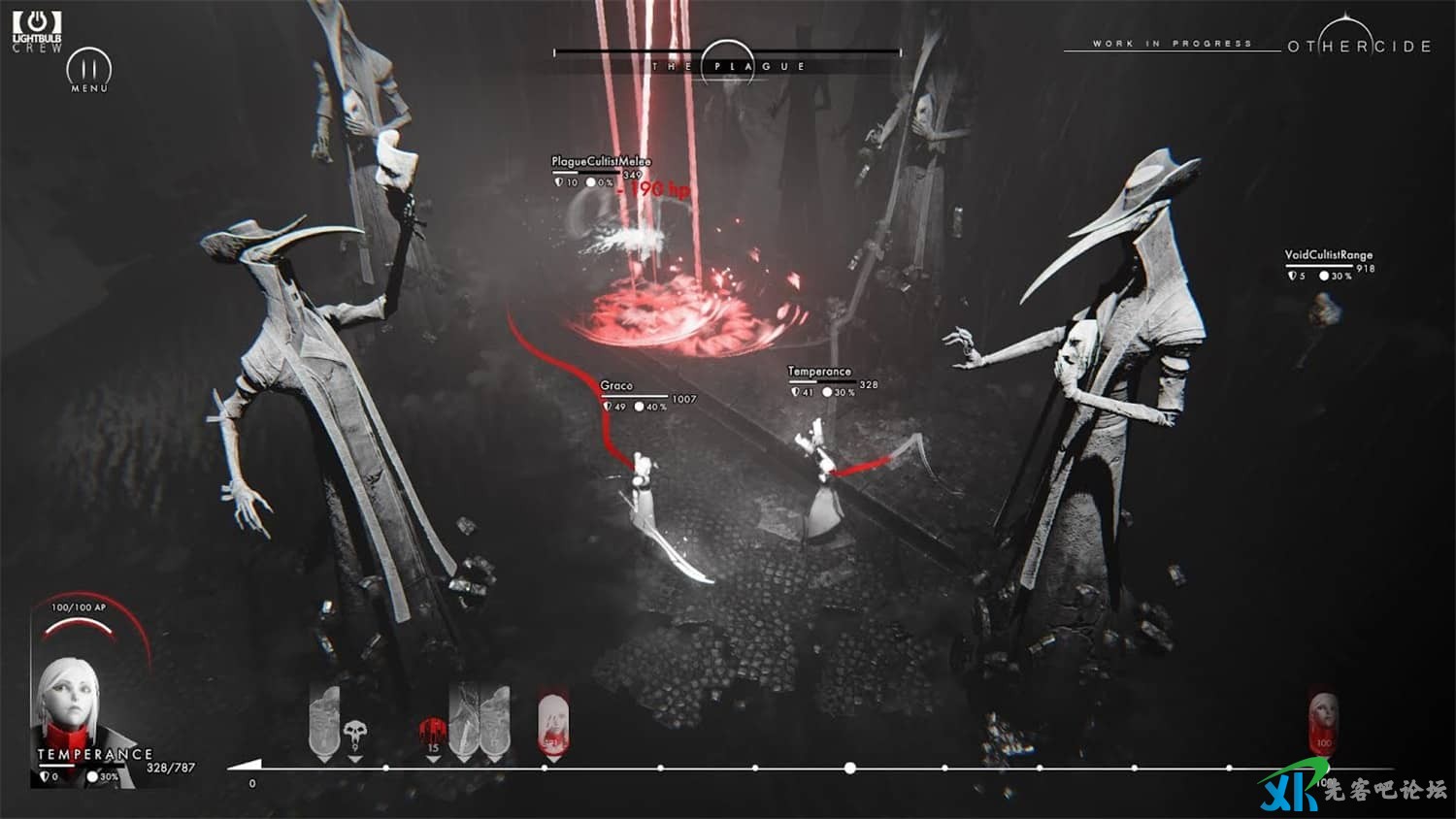Select the Temperance unit nameplate in battlefield
This screenshot has width=1456, height=819.
(x=819, y=372)
